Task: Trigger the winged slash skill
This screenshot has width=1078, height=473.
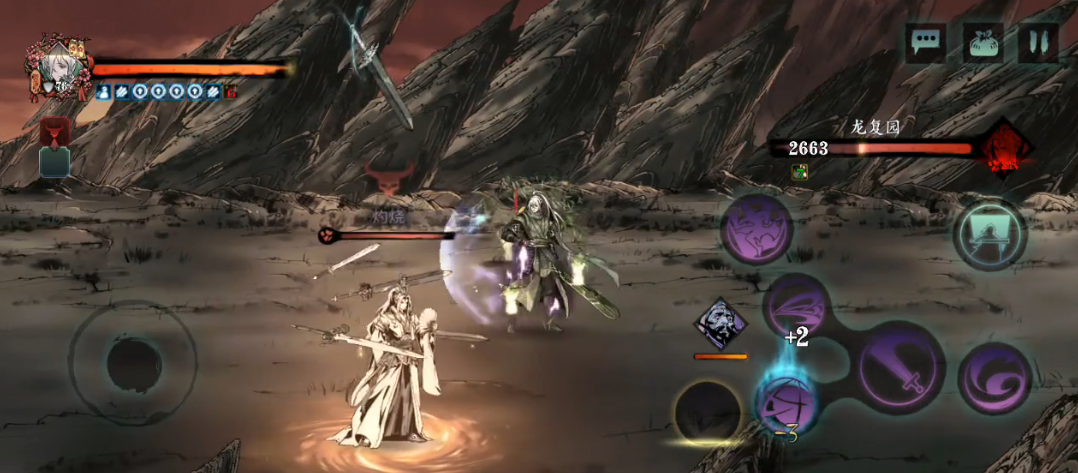Action: pos(798,307)
